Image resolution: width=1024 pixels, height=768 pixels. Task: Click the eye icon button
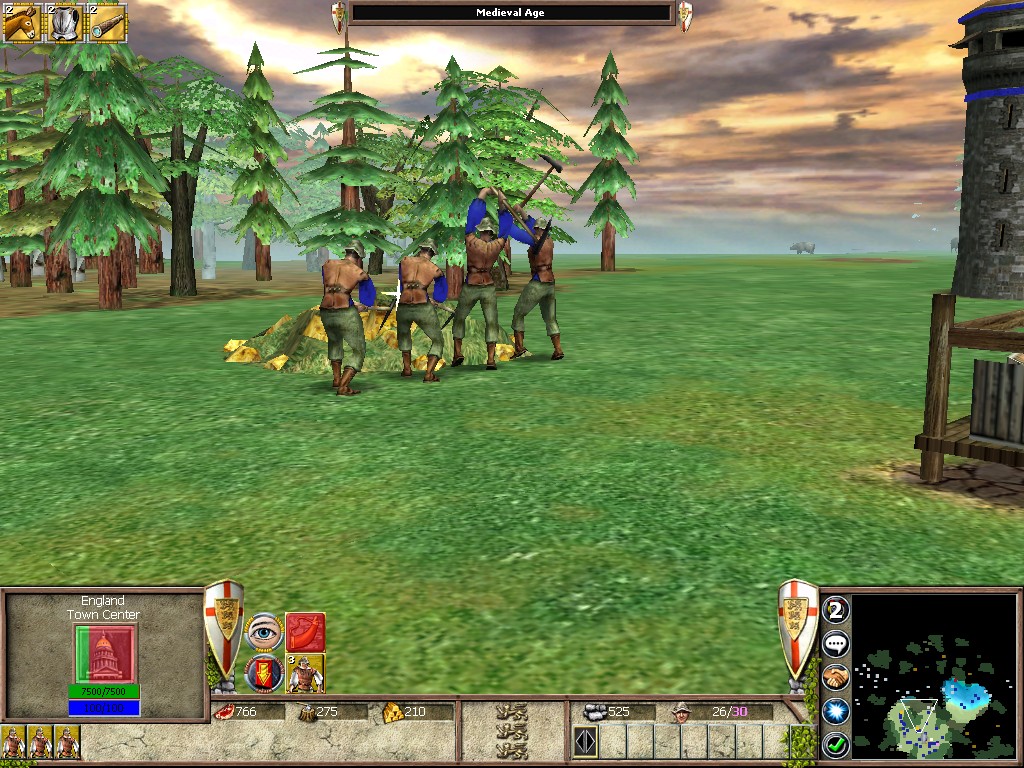pos(264,632)
